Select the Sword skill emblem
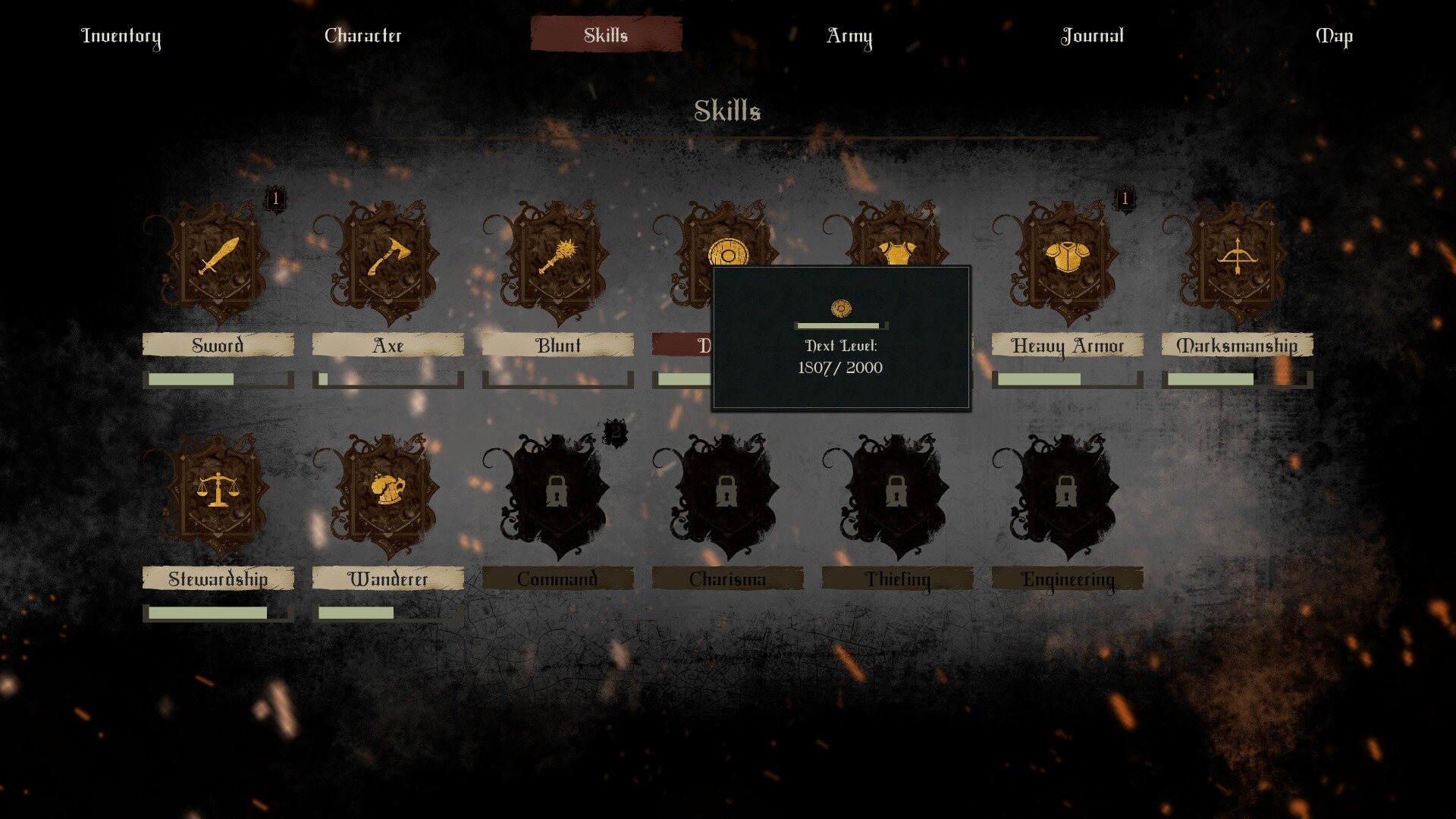1456x819 pixels. point(218,258)
